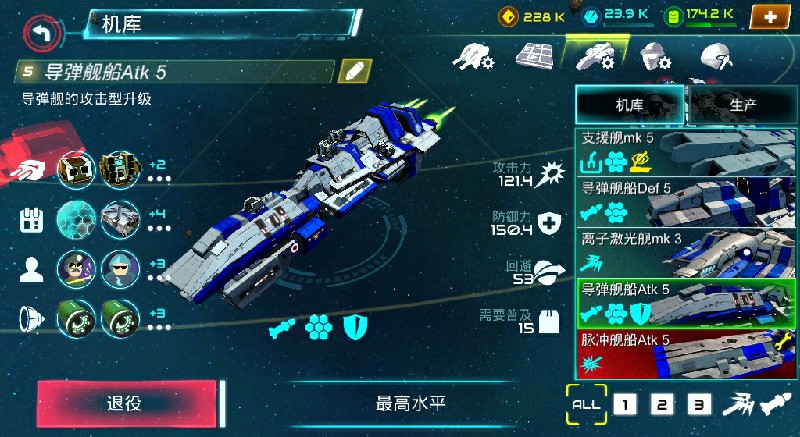Select 导弹舰船Def 5 in the ship list

(x=687, y=202)
